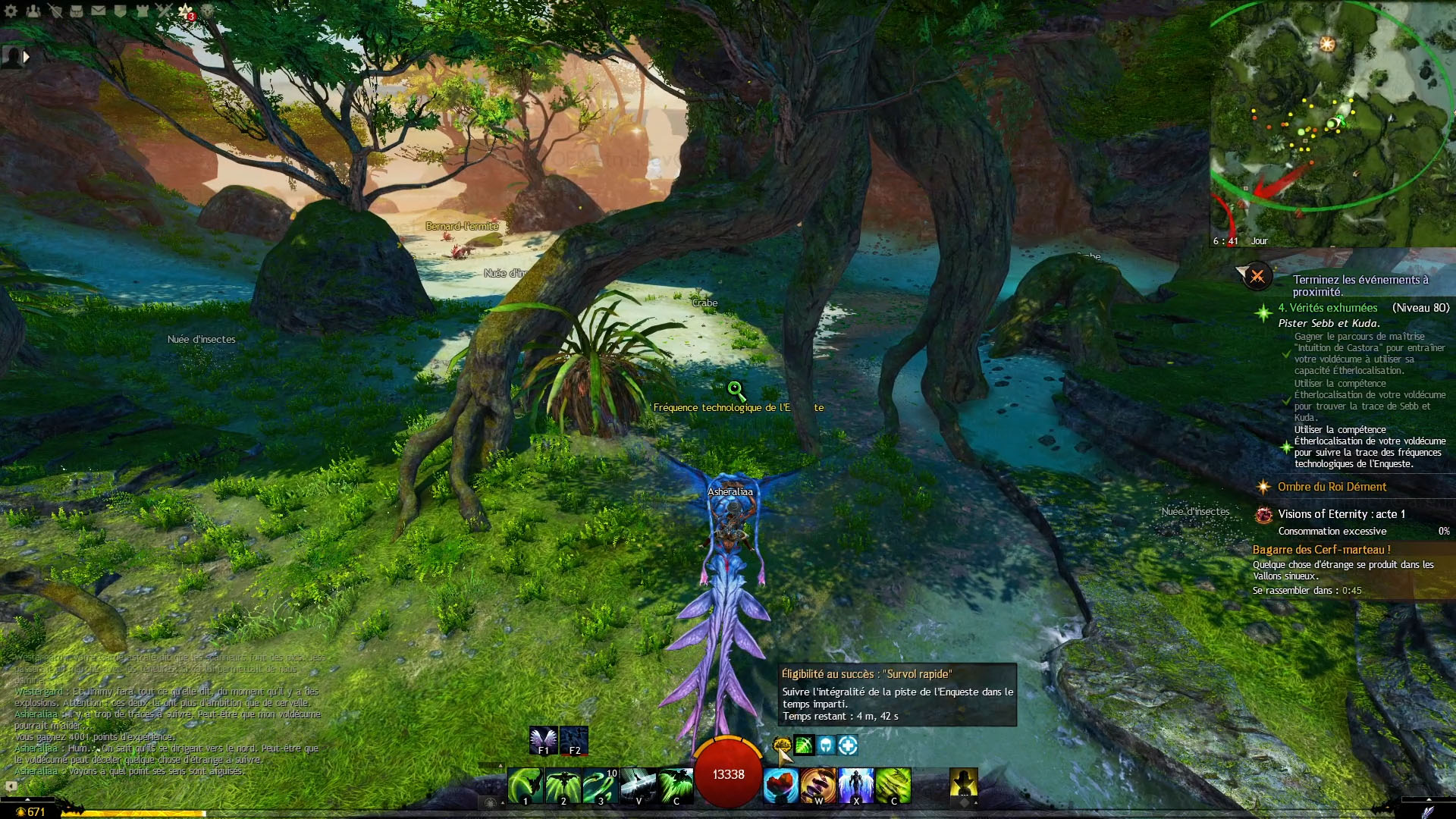Select the Vérités exhumées story objective

click(1327, 308)
